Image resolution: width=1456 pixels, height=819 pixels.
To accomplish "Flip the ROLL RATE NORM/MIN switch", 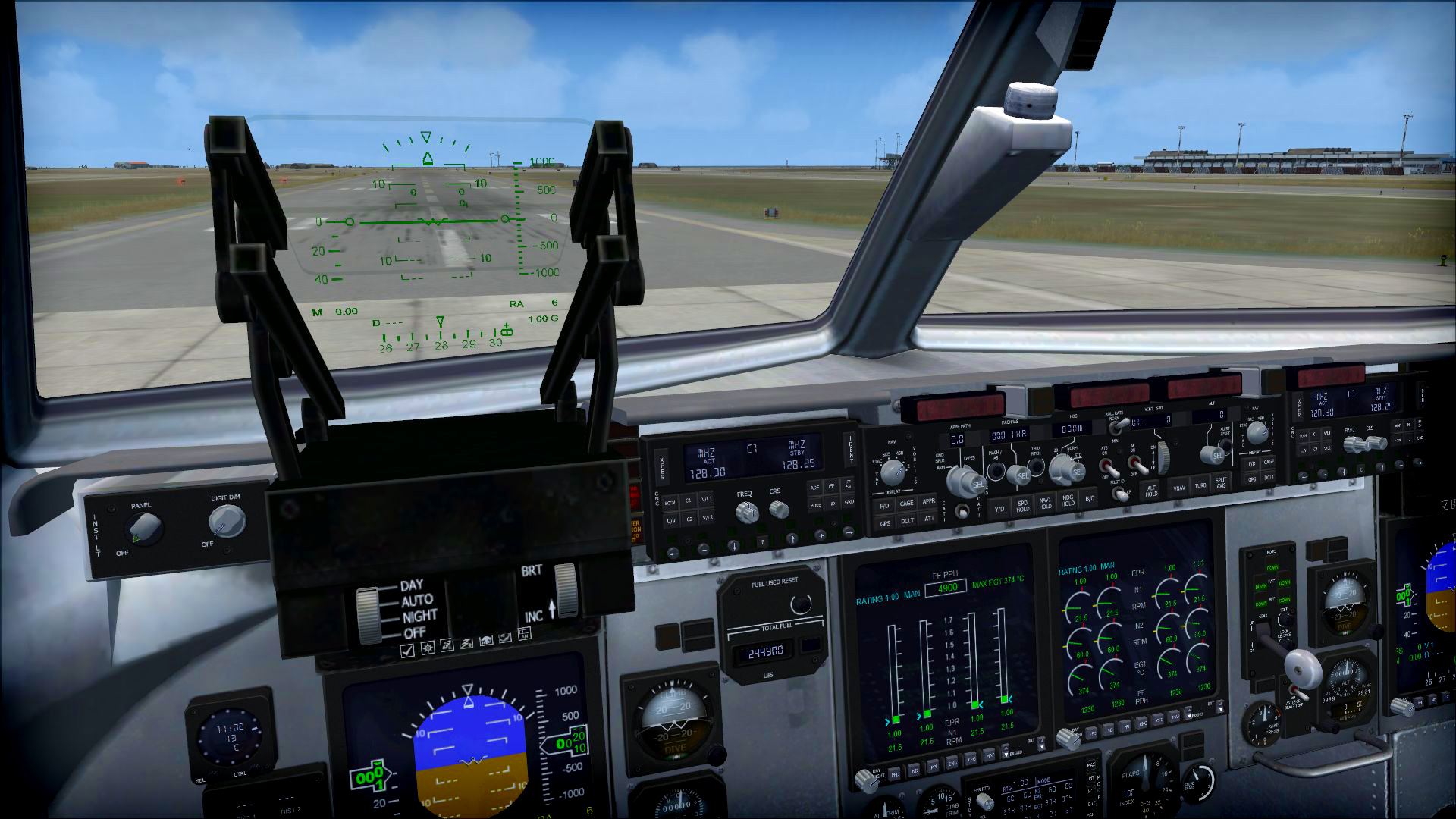I will pos(1119,425).
